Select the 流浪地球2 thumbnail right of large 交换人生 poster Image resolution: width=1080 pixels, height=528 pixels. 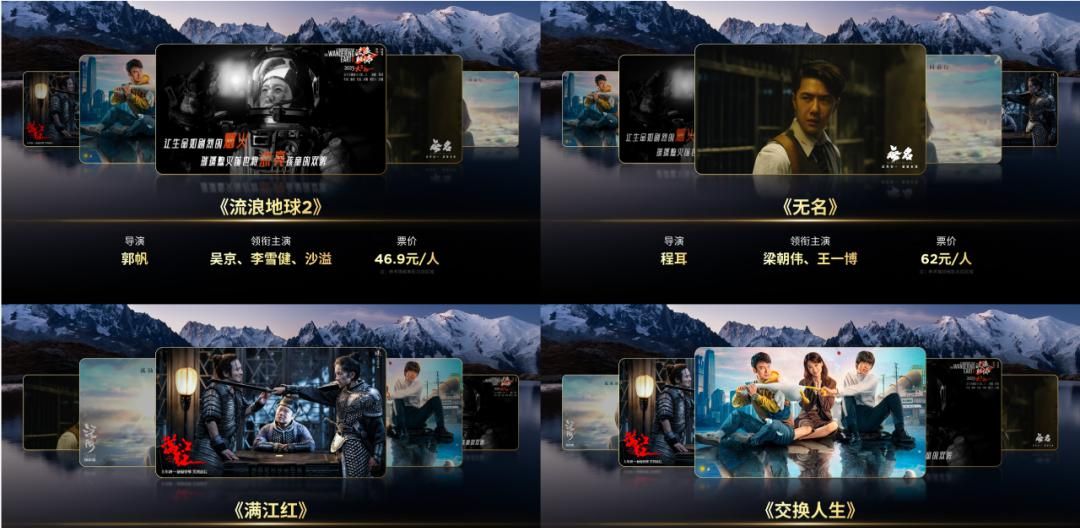pos(963,412)
